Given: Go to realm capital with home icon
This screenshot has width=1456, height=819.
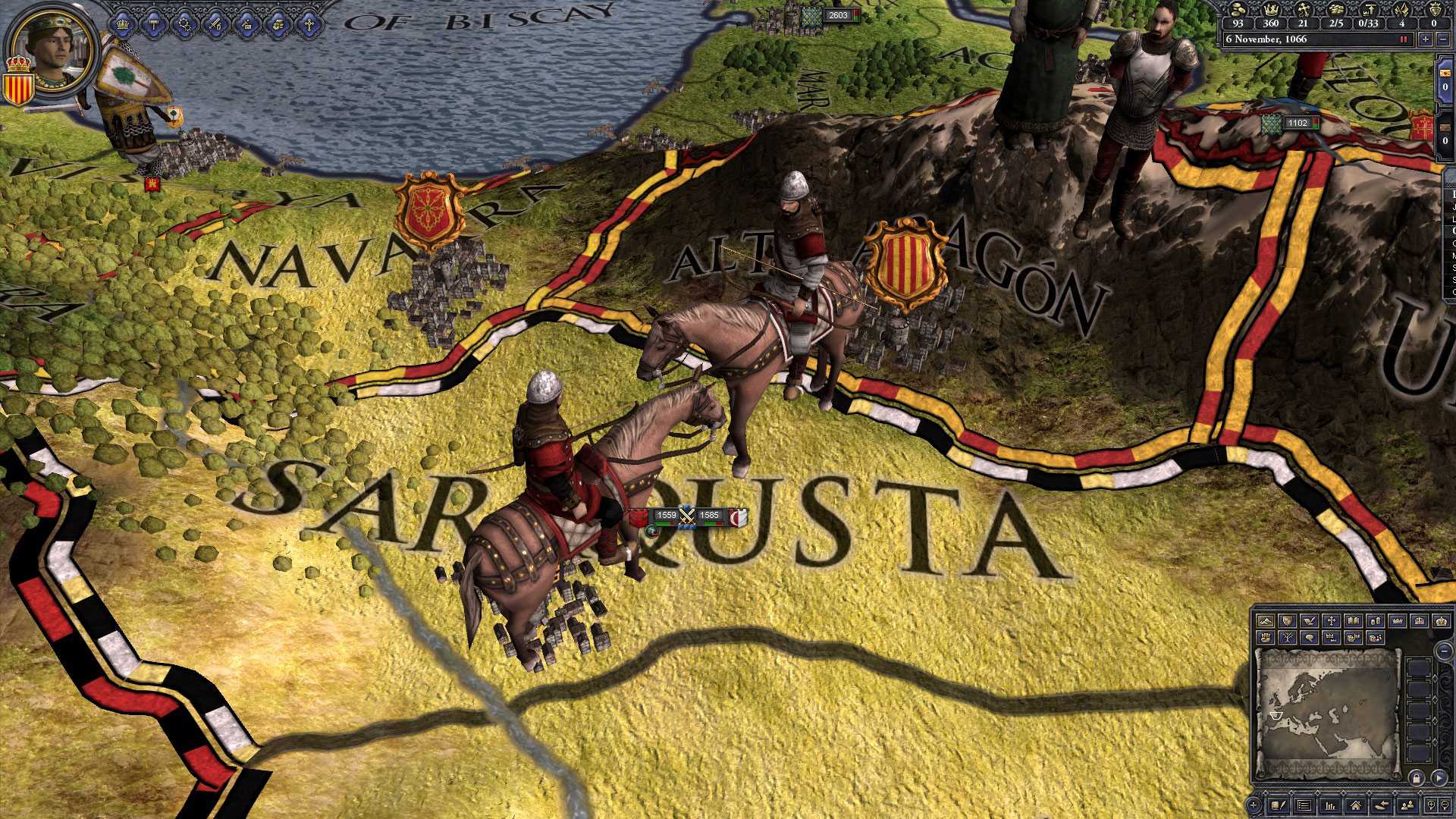Looking at the screenshot, I should click(x=1357, y=805).
